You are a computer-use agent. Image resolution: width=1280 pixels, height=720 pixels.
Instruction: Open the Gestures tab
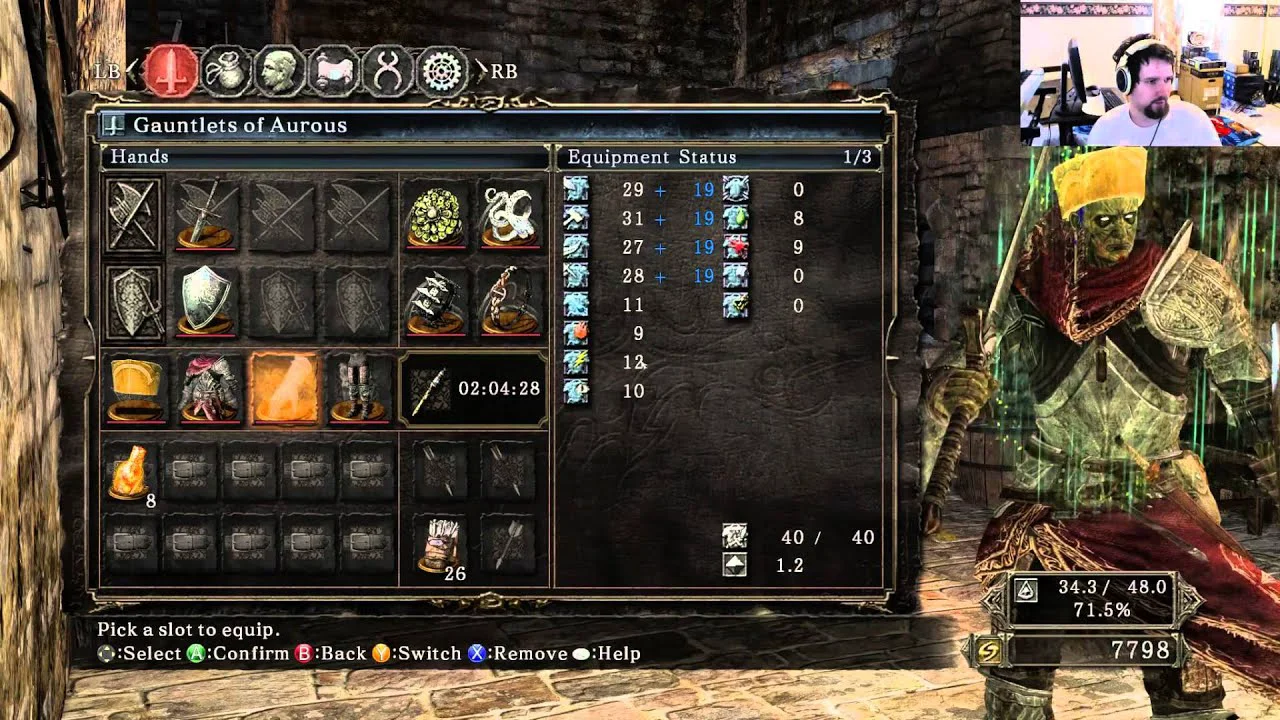point(387,71)
